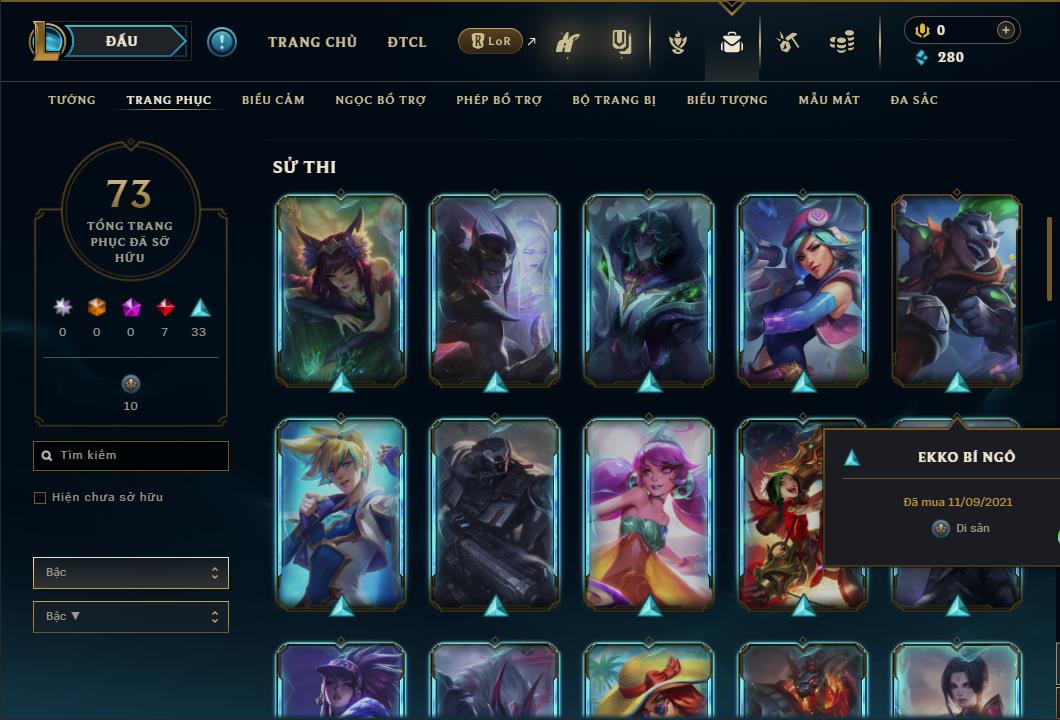The height and width of the screenshot is (720, 1060).
Task: Open the backpack collection icon
Action: [x=731, y=42]
